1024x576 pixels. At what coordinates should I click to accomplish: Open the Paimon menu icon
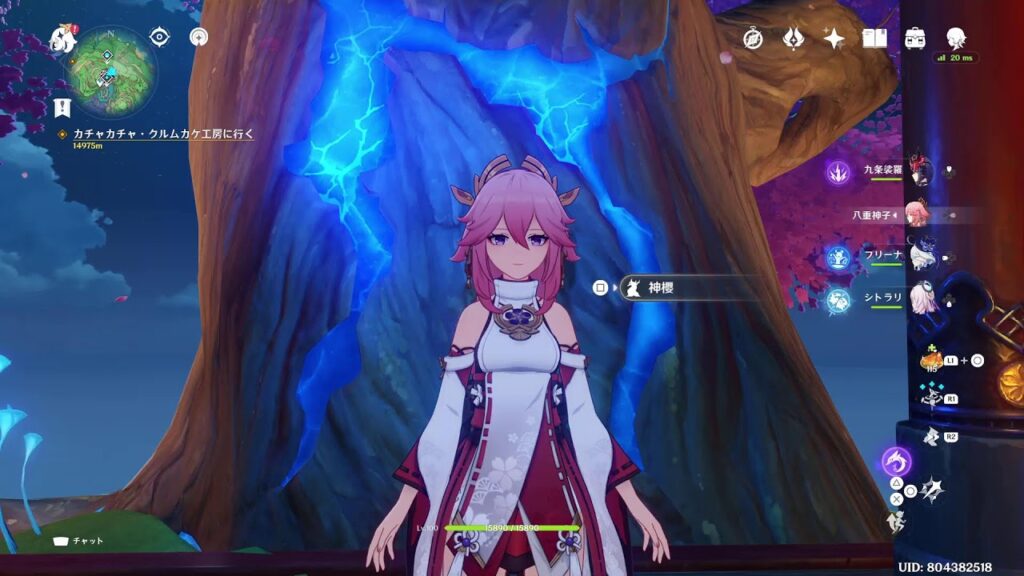(x=62, y=40)
